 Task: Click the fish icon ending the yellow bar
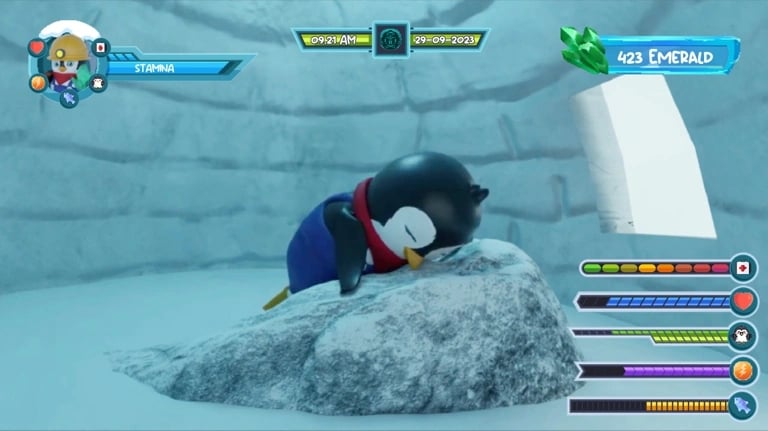(x=743, y=406)
